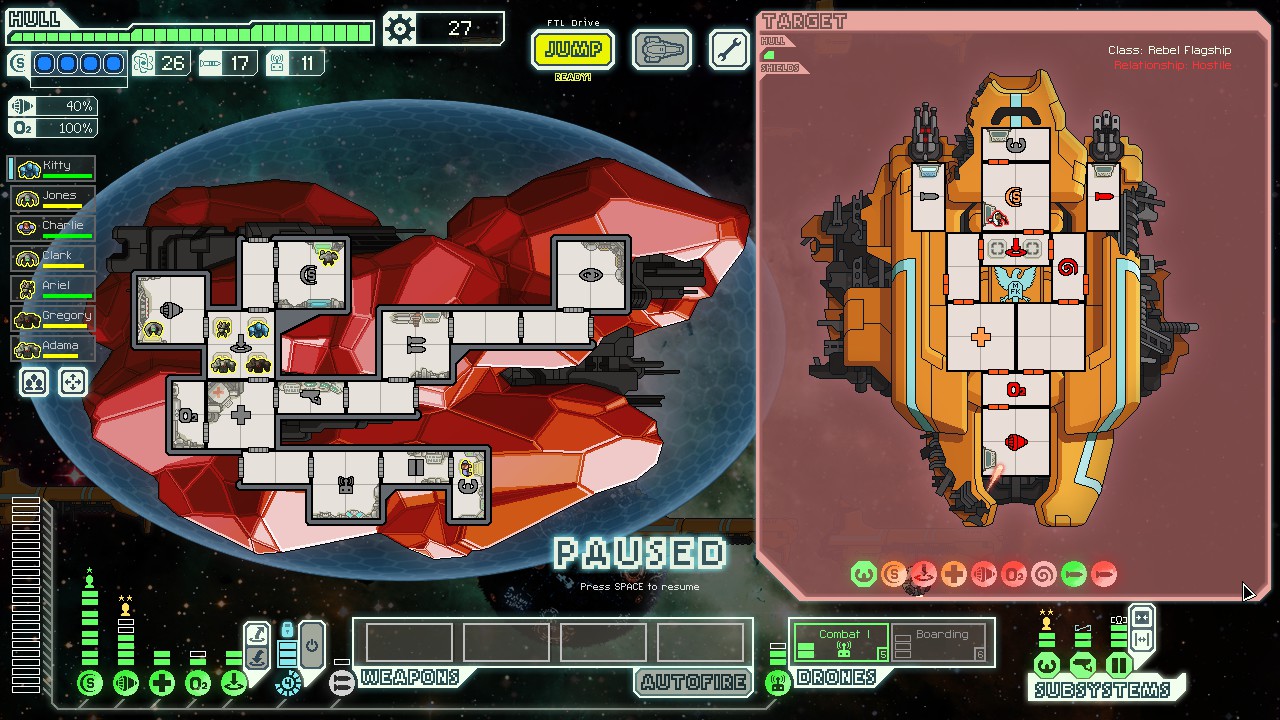Image resolution: width=1280 pixels, height=720 pixels.
Task: Select crew member Clark
Action: 53,258
